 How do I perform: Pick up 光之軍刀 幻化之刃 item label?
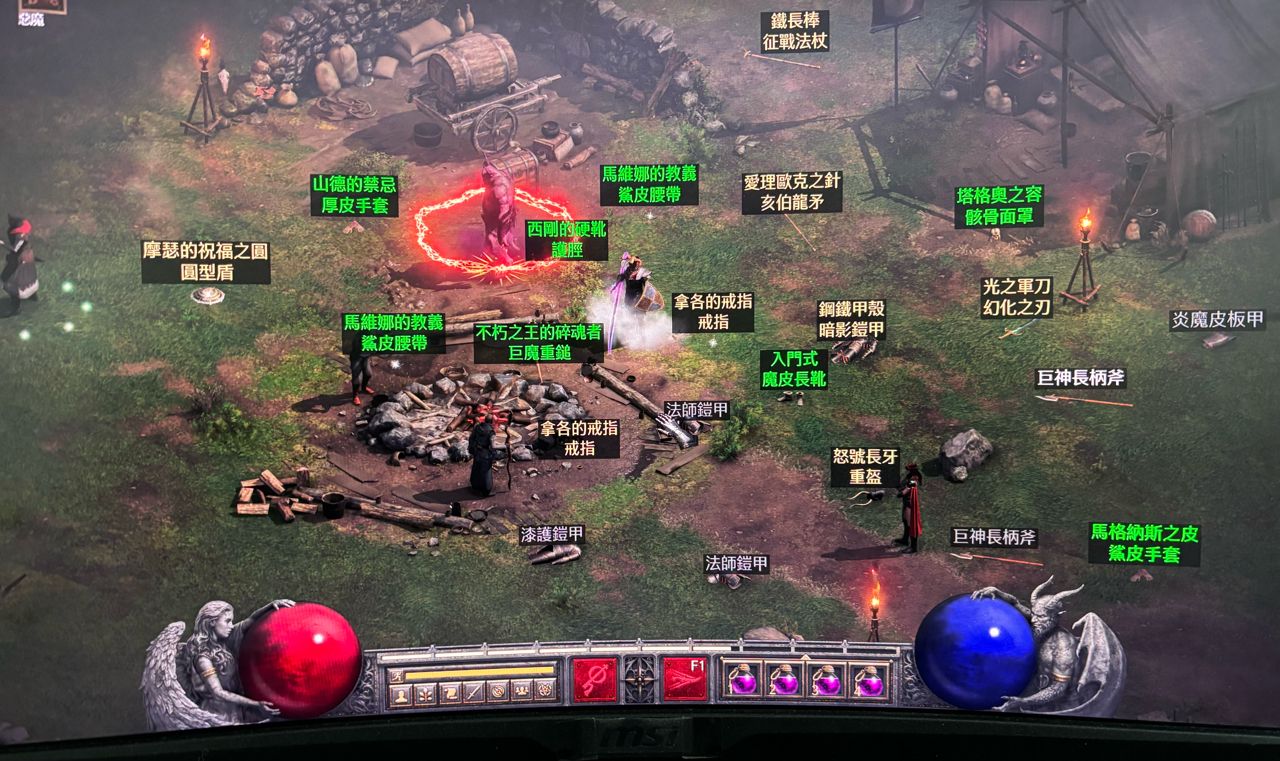point(1016,298)
